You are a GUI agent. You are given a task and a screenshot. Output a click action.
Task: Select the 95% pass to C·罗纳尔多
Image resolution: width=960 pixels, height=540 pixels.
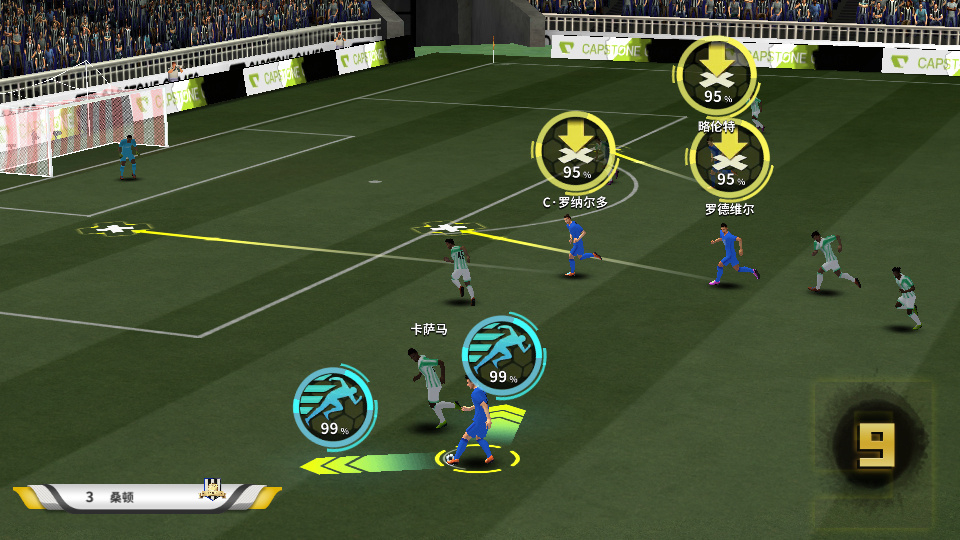[575, 151]
